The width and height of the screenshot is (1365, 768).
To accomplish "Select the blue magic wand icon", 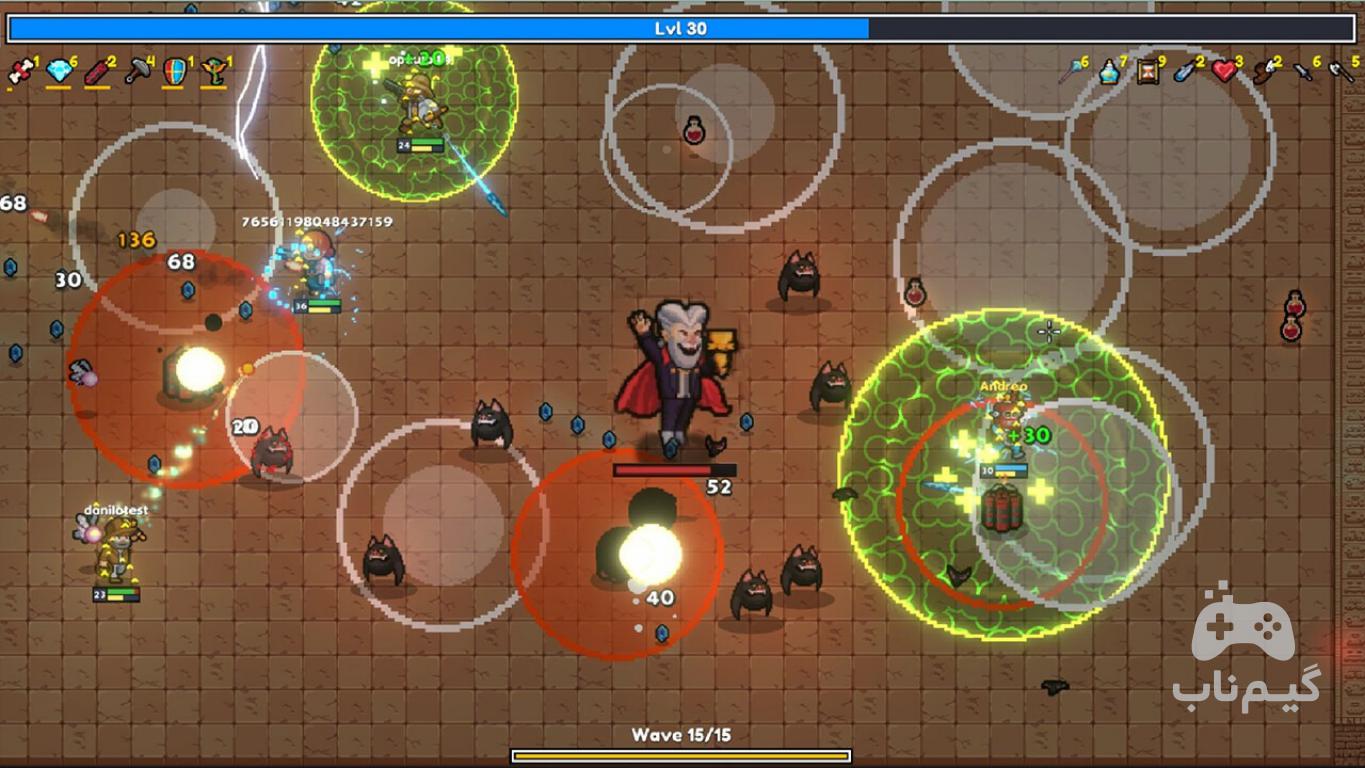I will click(x=1071, y=71).
